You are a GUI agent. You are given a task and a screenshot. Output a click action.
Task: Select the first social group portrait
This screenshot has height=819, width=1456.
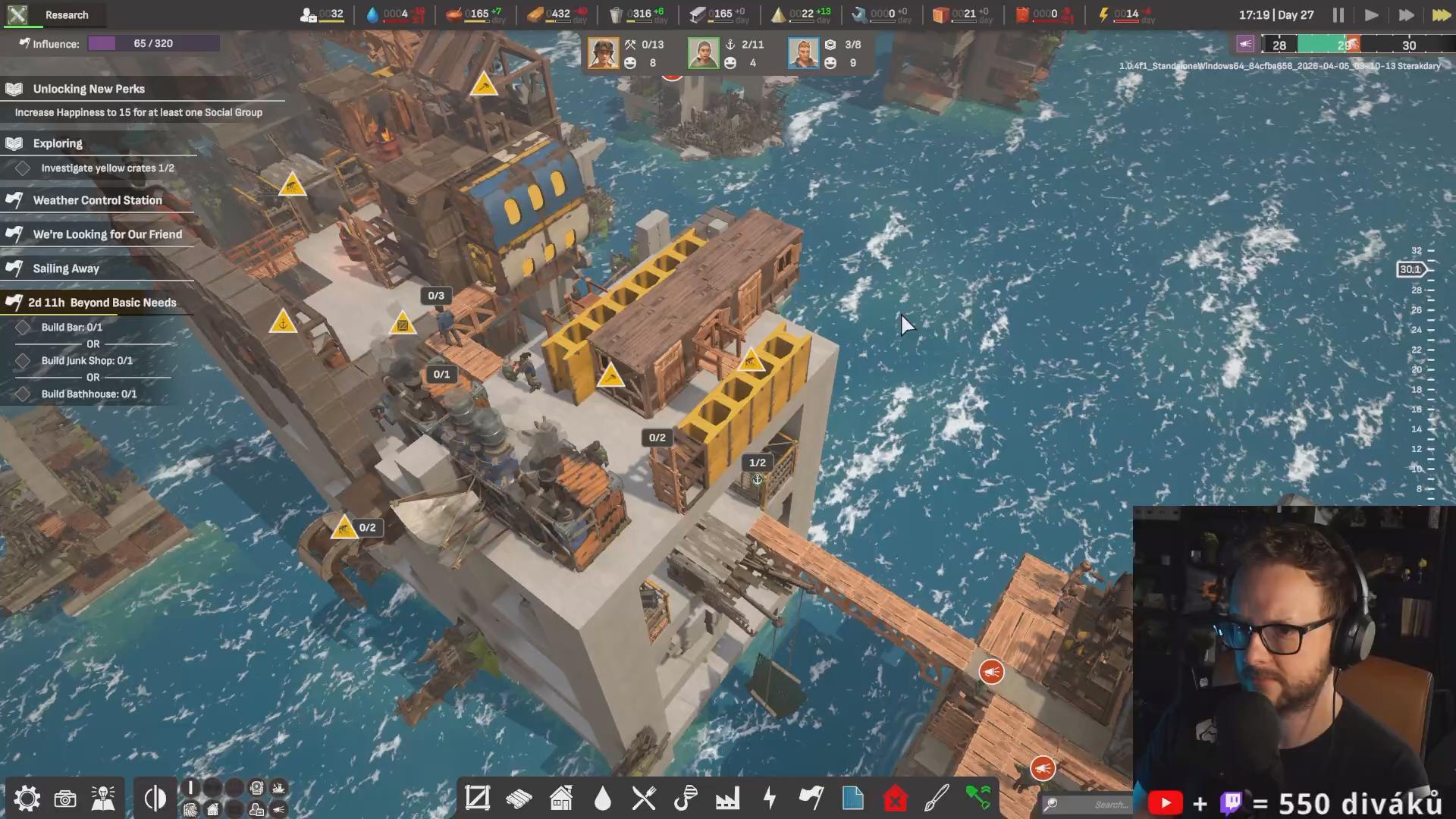(603, 54)
